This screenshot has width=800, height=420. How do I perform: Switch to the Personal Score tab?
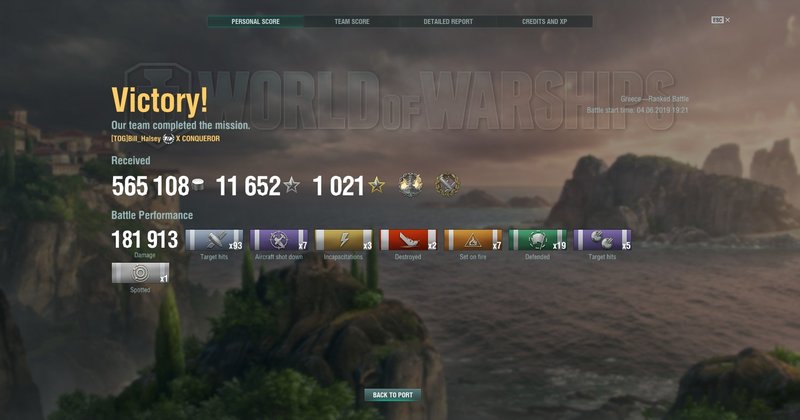pyautogui.click(x=255, y=21)
